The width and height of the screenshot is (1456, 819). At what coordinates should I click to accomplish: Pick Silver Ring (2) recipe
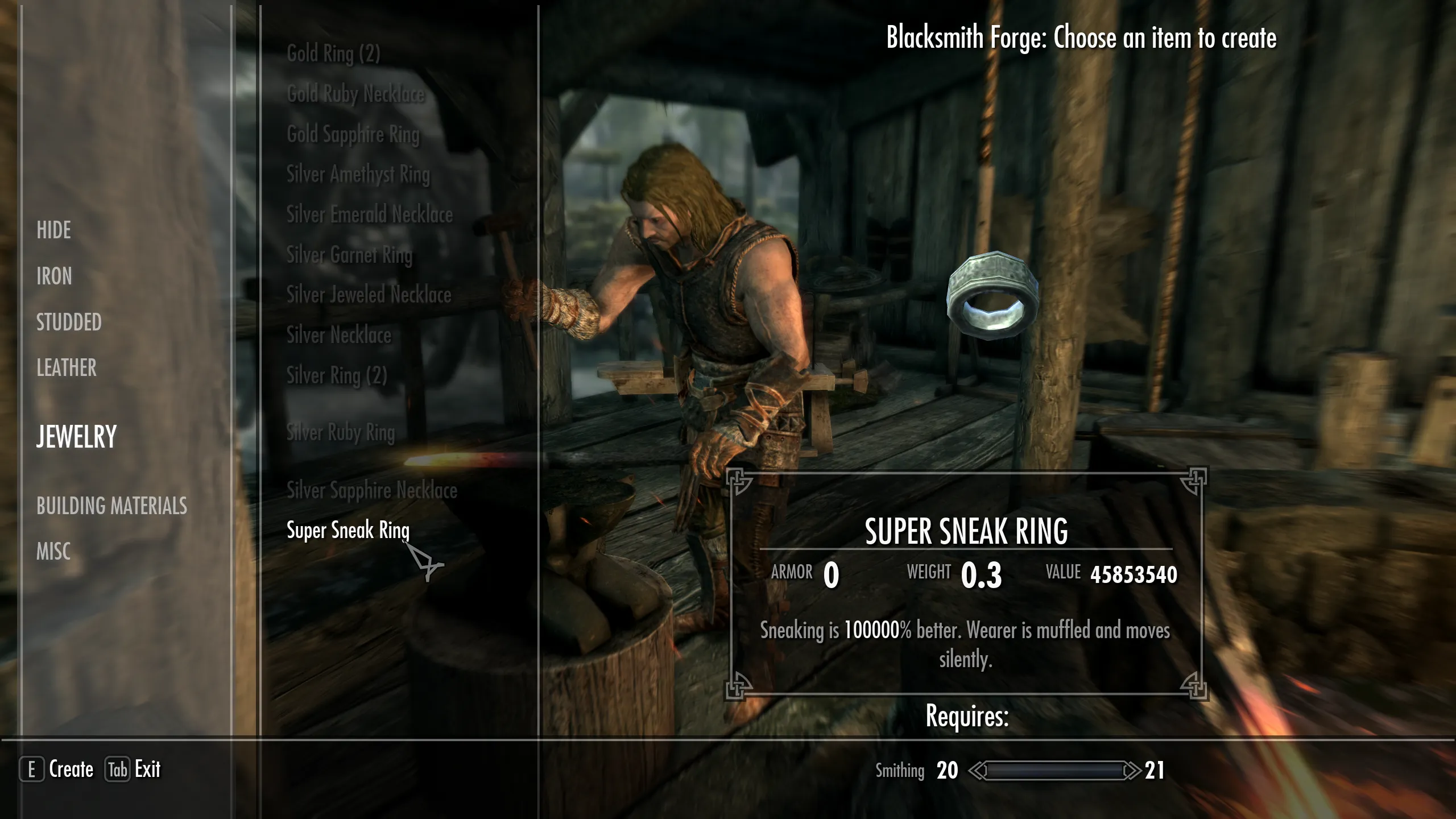click(337, 376)
